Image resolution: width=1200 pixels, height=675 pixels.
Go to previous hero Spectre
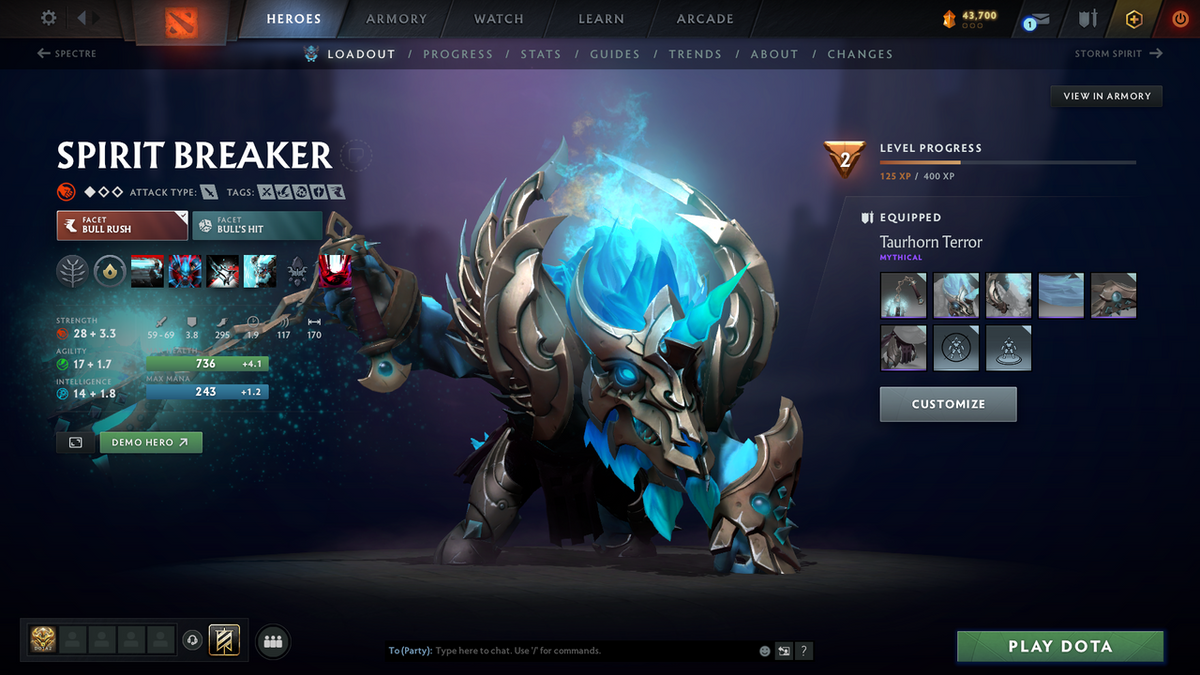68,54
